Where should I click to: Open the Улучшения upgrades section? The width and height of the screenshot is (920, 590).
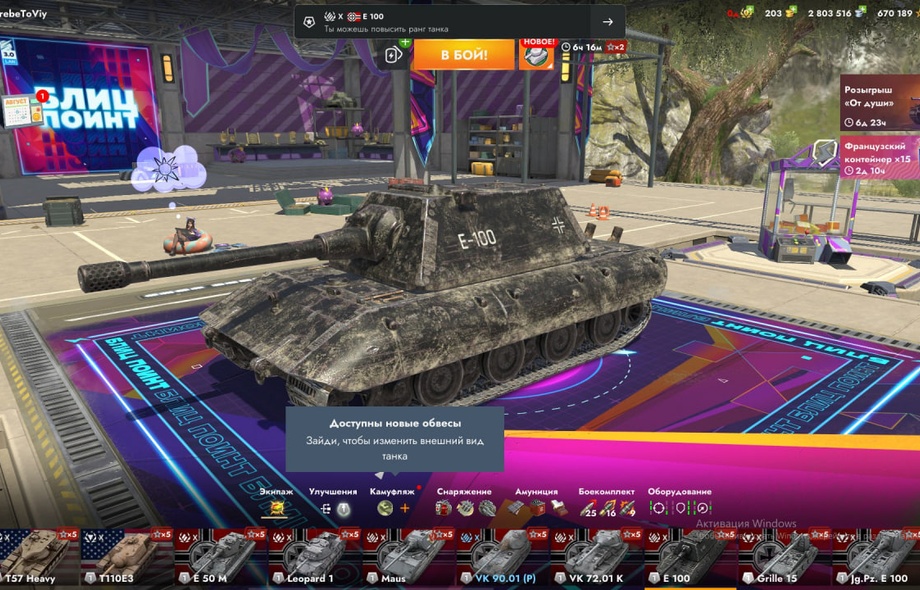(333, 508)
